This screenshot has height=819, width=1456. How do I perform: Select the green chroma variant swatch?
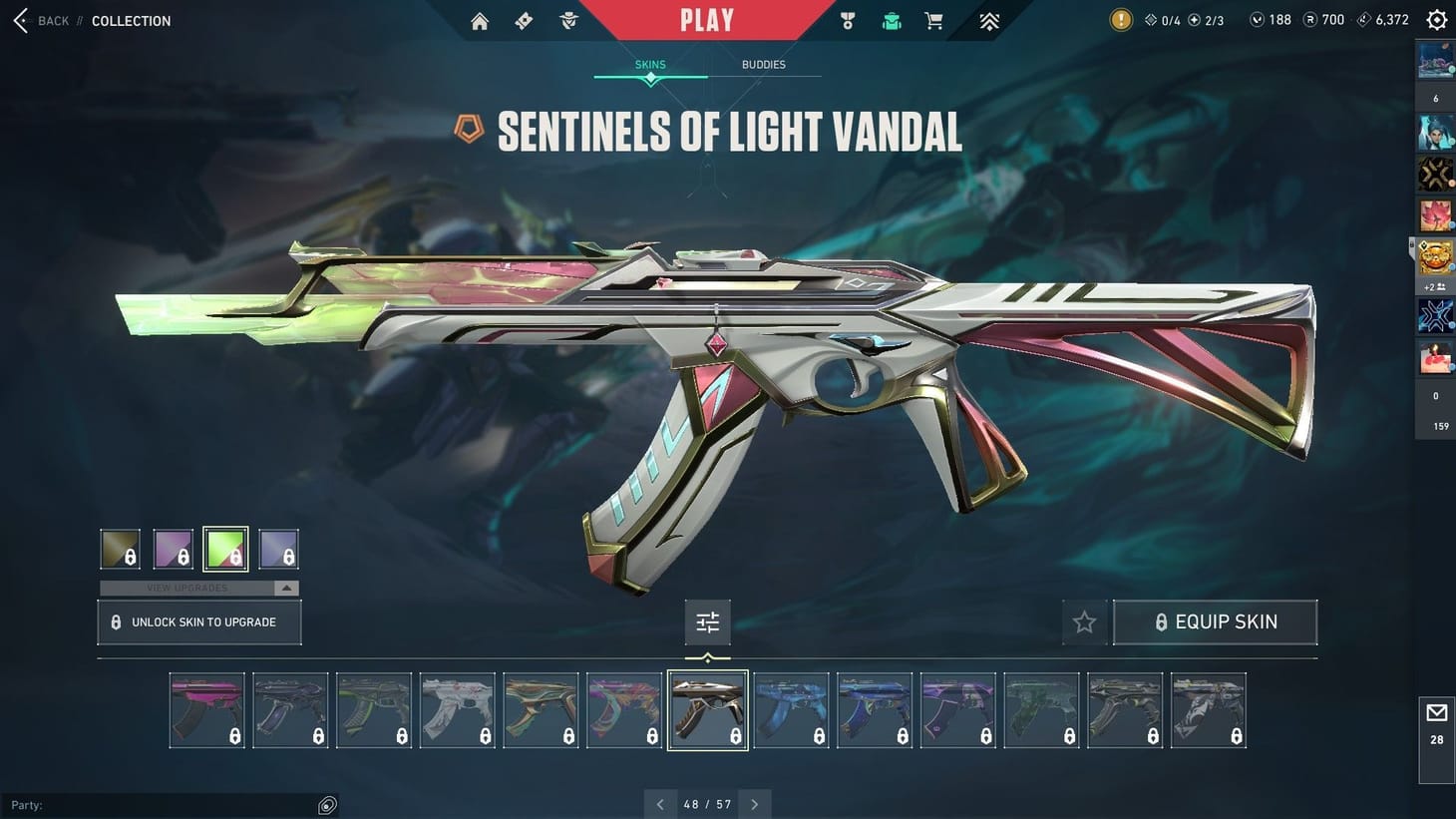[x=224, y=548]
